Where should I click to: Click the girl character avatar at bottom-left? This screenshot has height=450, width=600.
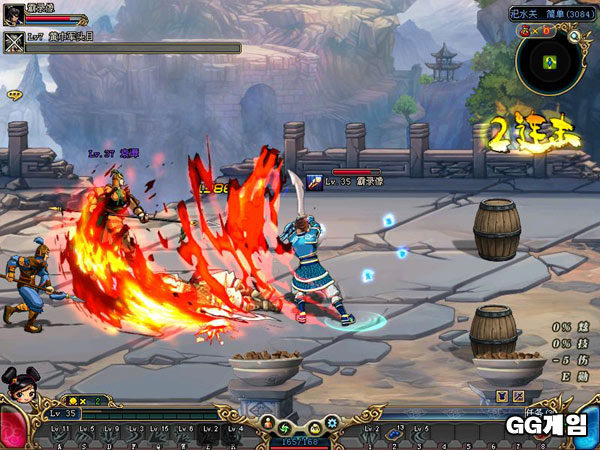click(18, 392)
